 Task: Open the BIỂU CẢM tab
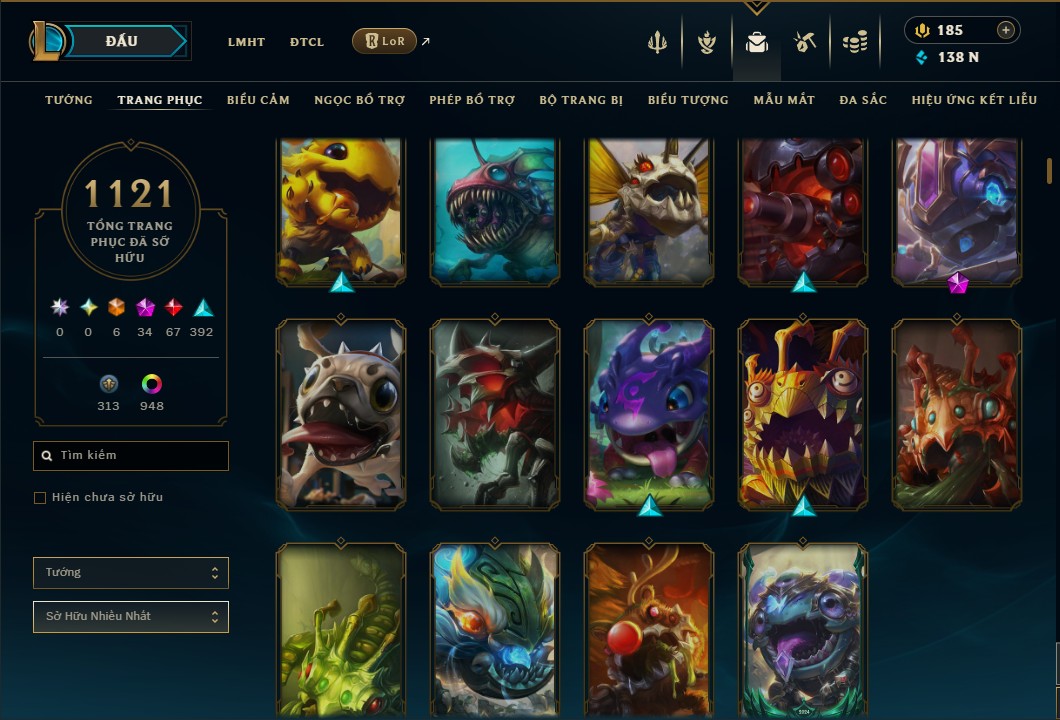click(258, 100)
